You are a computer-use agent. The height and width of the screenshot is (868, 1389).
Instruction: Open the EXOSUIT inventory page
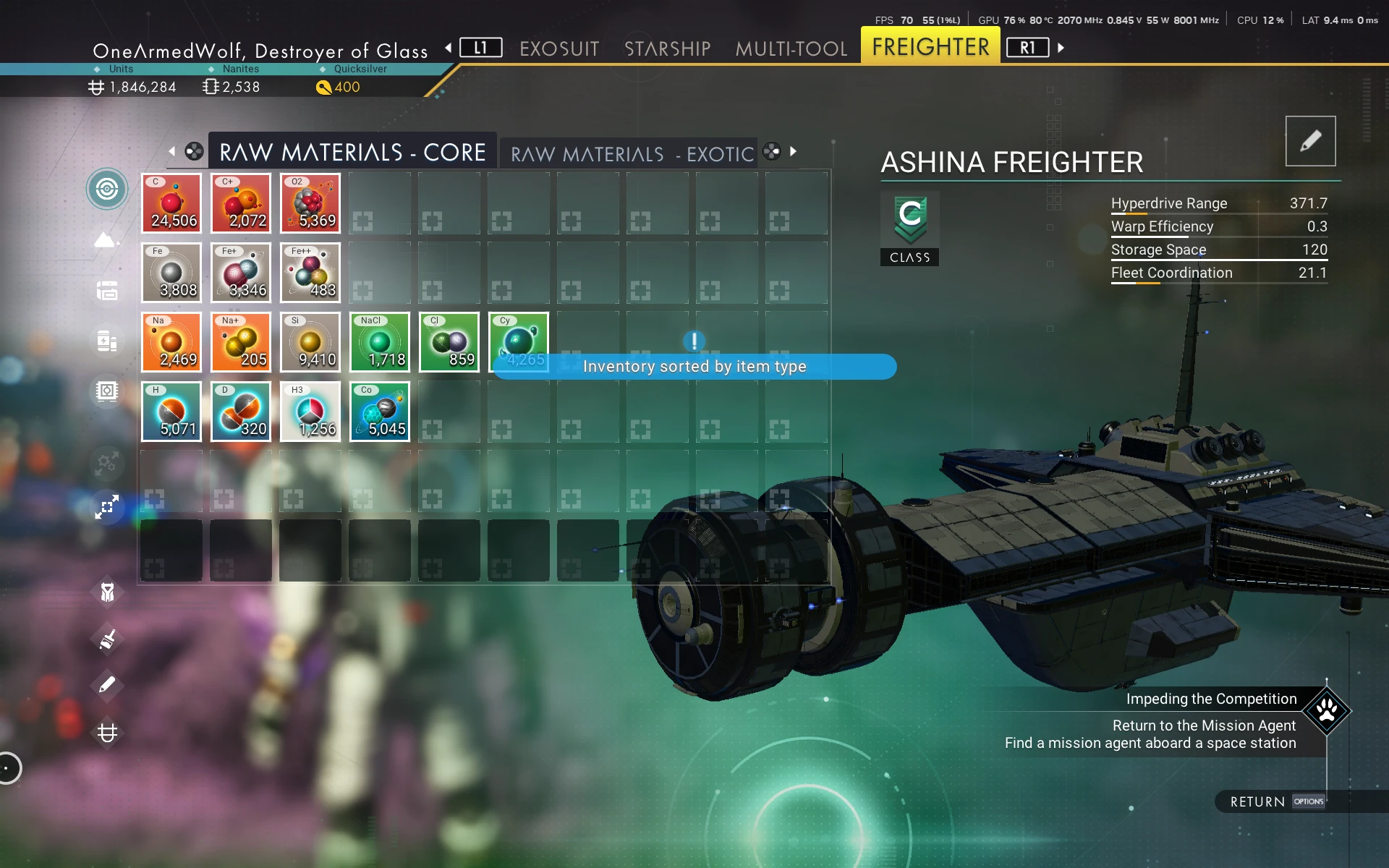[x=559, y=48]
